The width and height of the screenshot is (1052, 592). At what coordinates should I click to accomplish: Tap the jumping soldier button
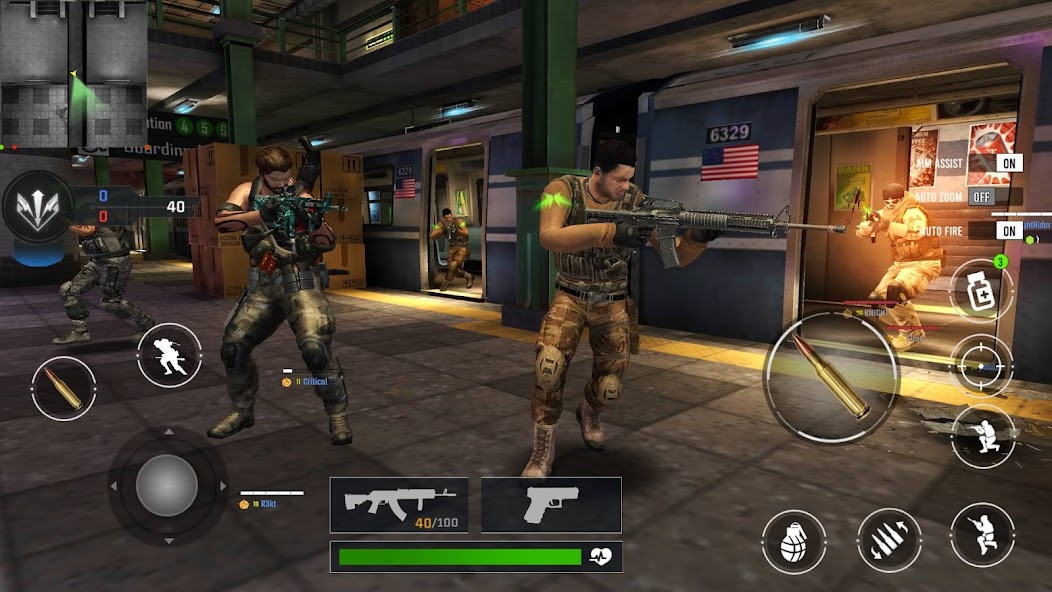point(982,535)
